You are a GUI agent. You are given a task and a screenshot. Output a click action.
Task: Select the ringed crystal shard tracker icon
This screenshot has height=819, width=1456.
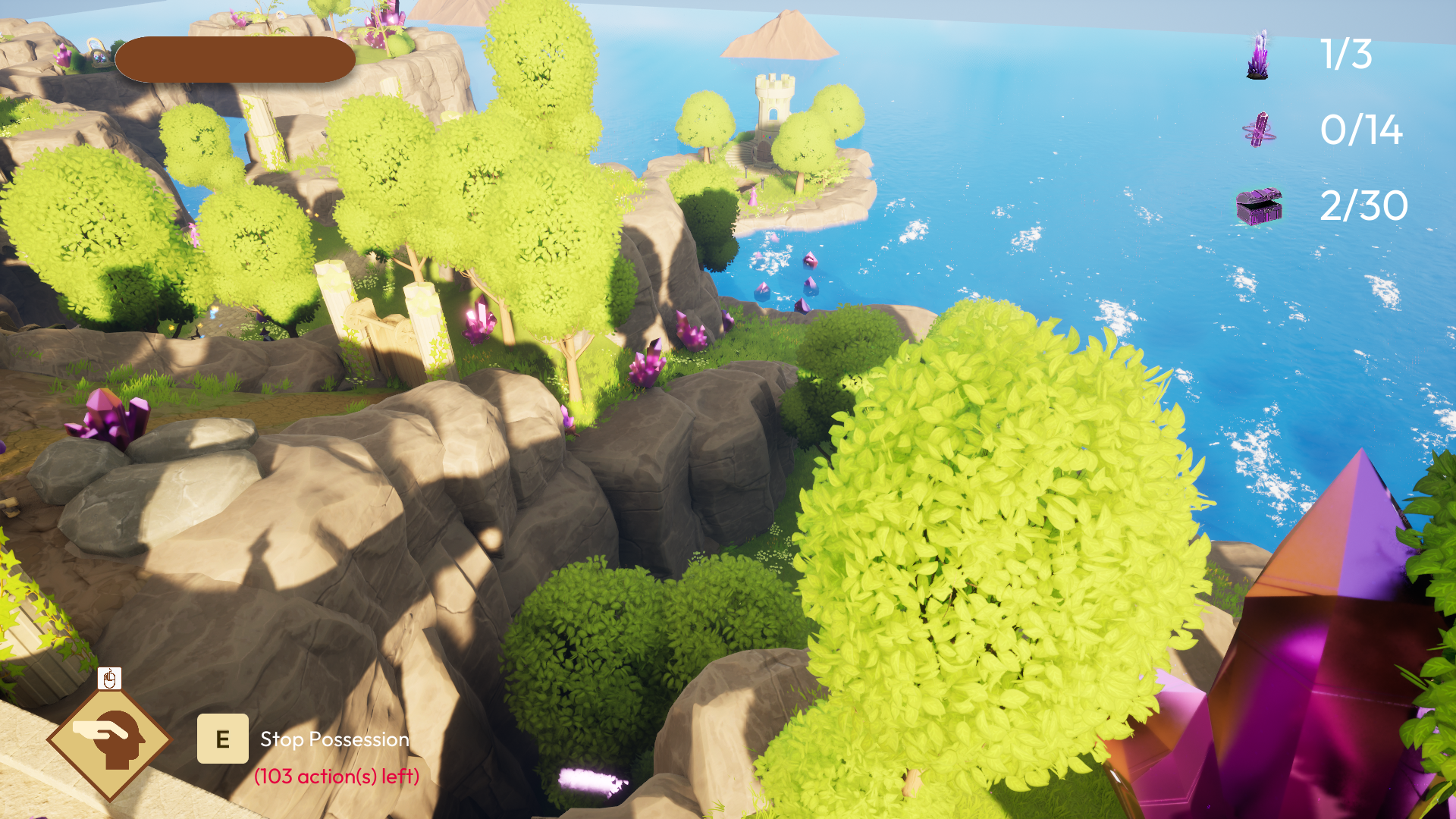click(x=1259, y=130)
